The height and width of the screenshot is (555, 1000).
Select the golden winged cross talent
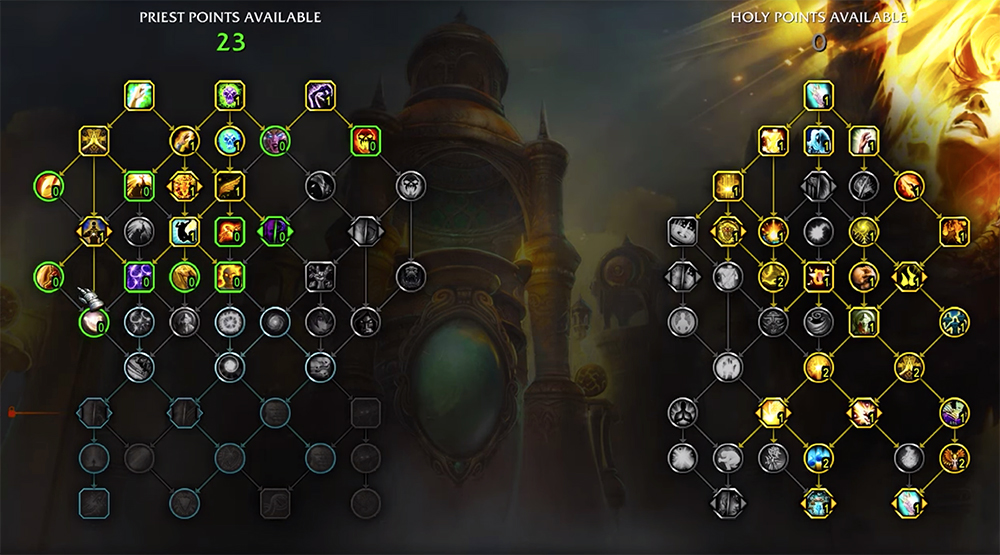point(95,140)
